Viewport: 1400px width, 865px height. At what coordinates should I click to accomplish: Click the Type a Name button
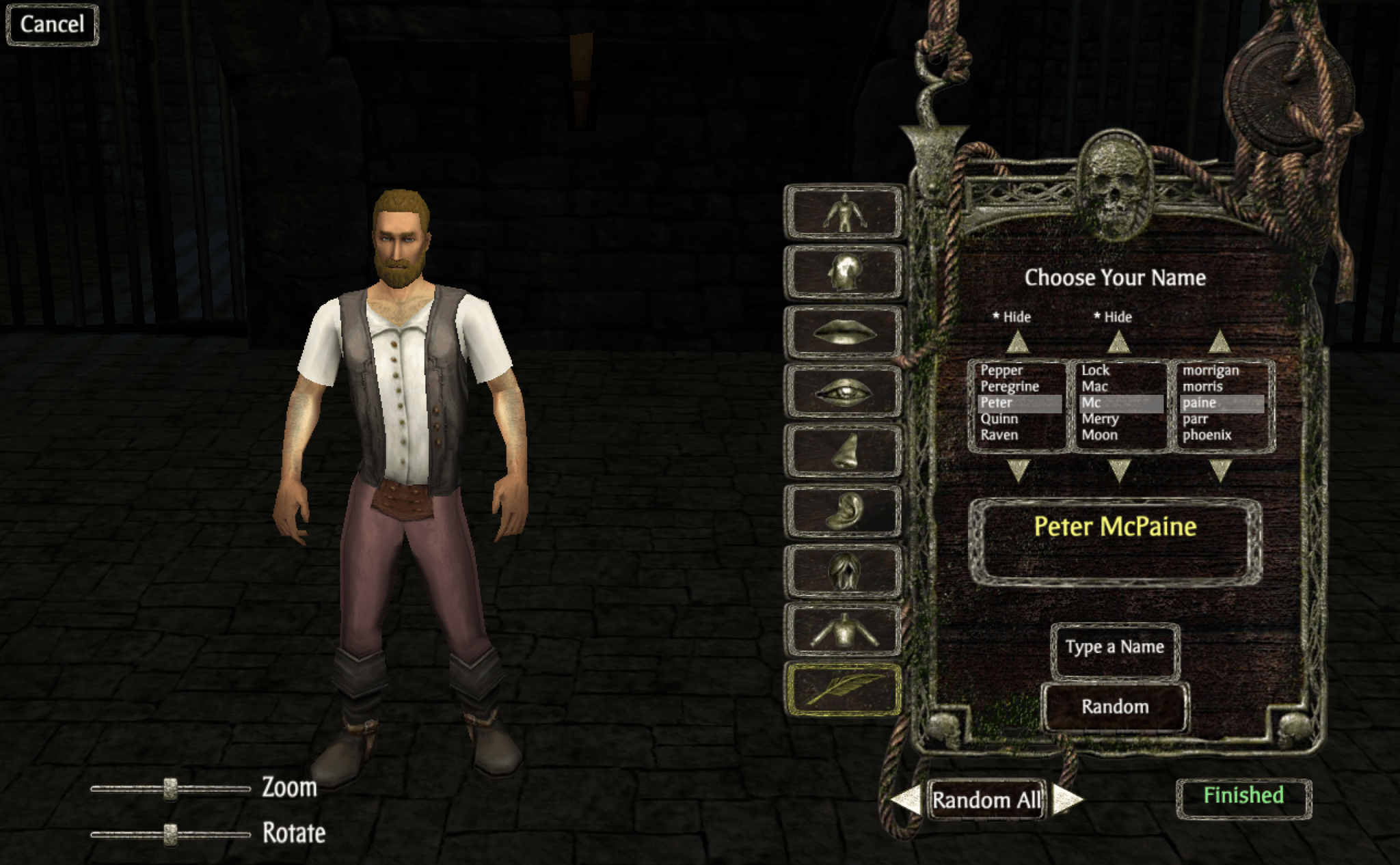click(1114, 647)
